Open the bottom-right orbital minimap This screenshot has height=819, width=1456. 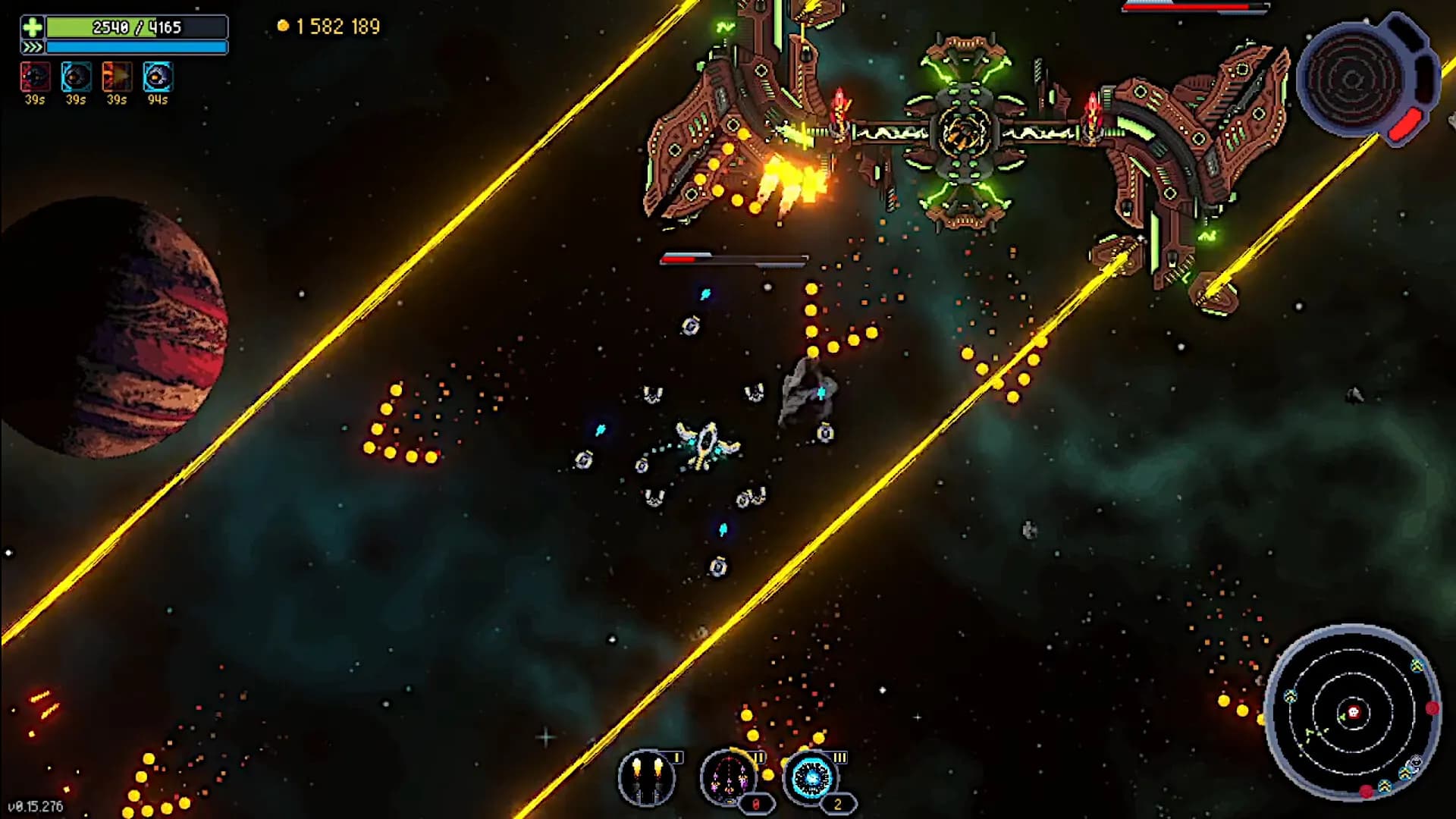[x=1357, y=713]
